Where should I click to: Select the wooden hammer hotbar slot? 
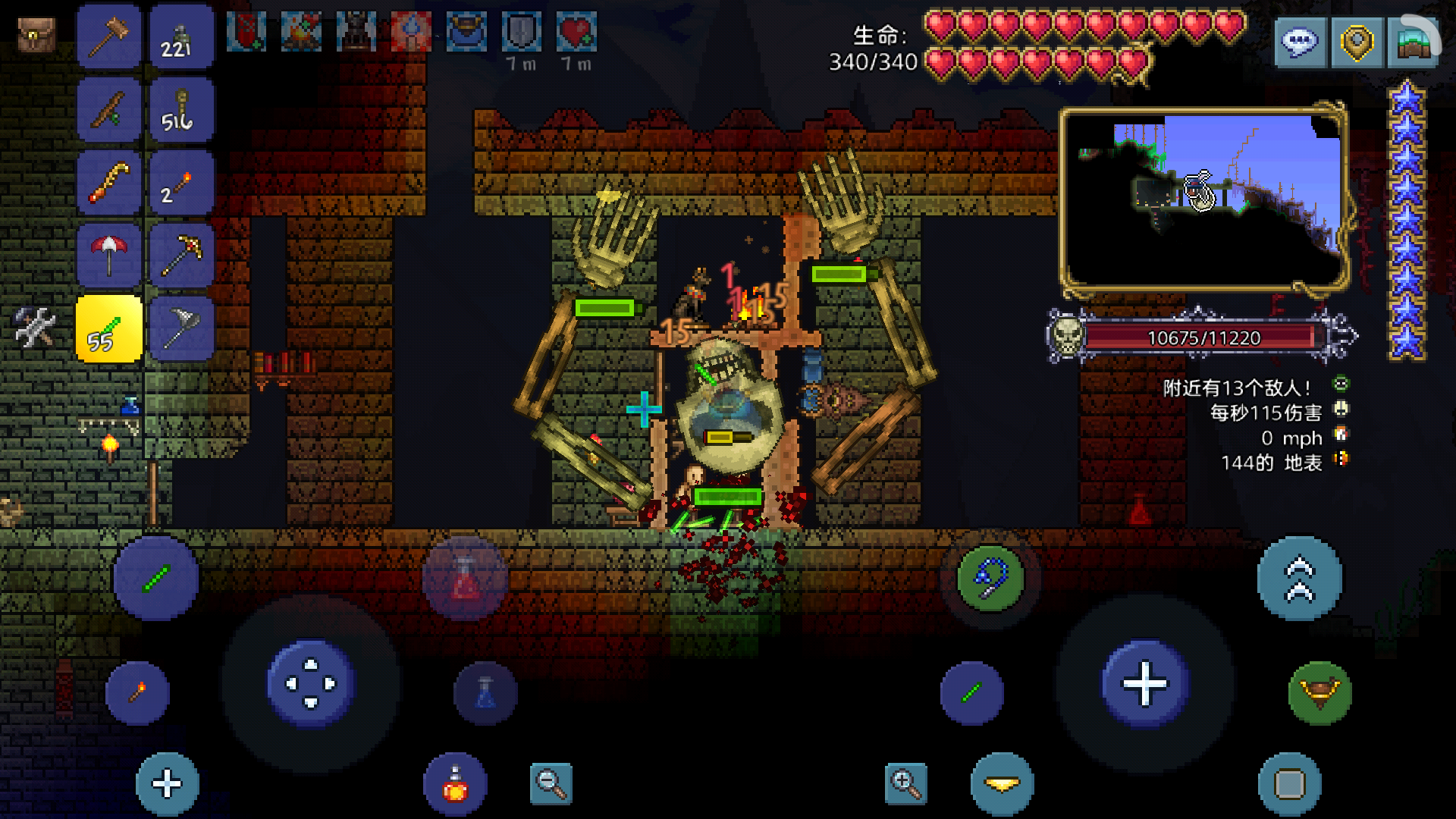109,36
